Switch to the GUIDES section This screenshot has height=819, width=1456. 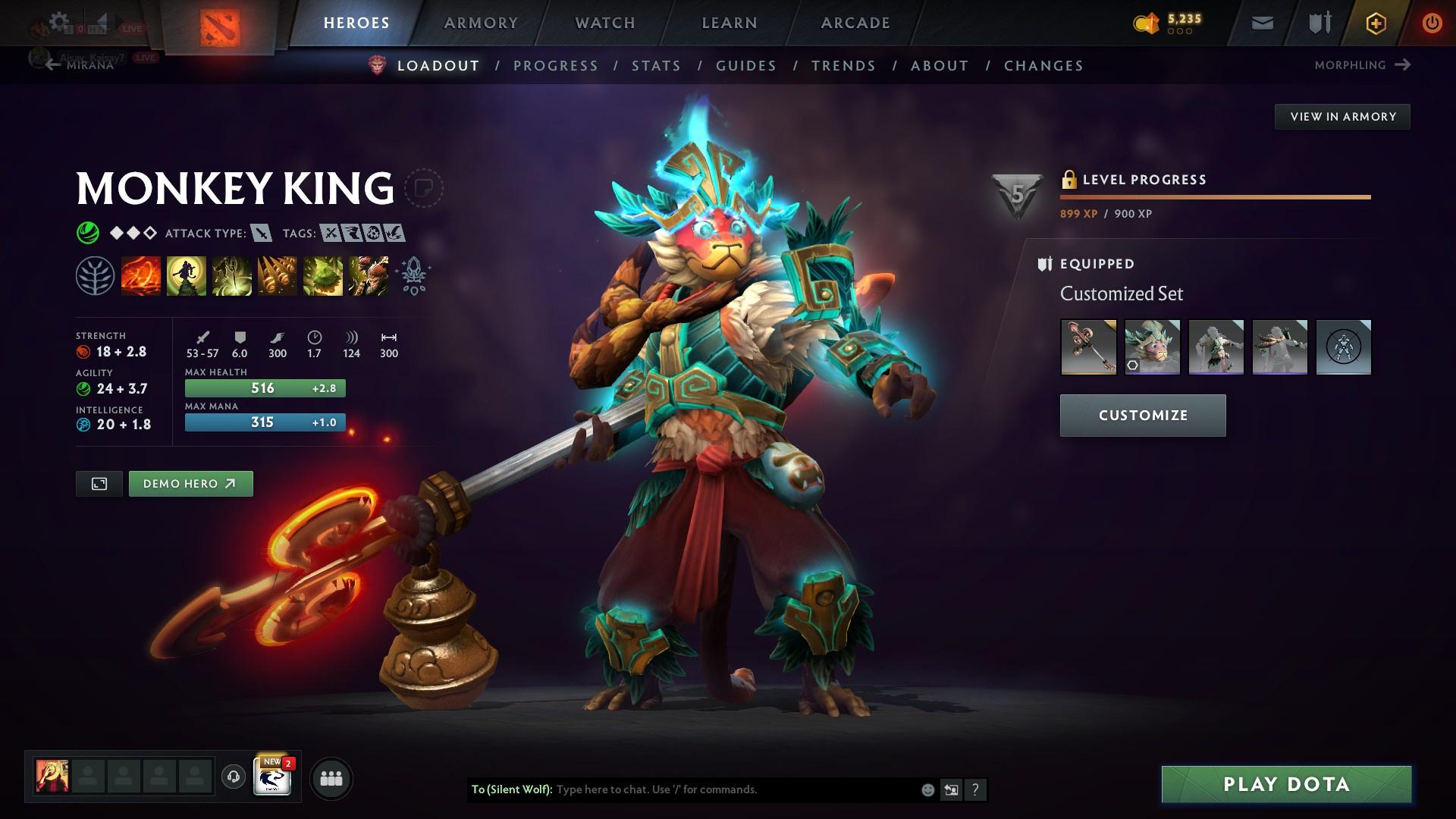(x=745, y=66)
